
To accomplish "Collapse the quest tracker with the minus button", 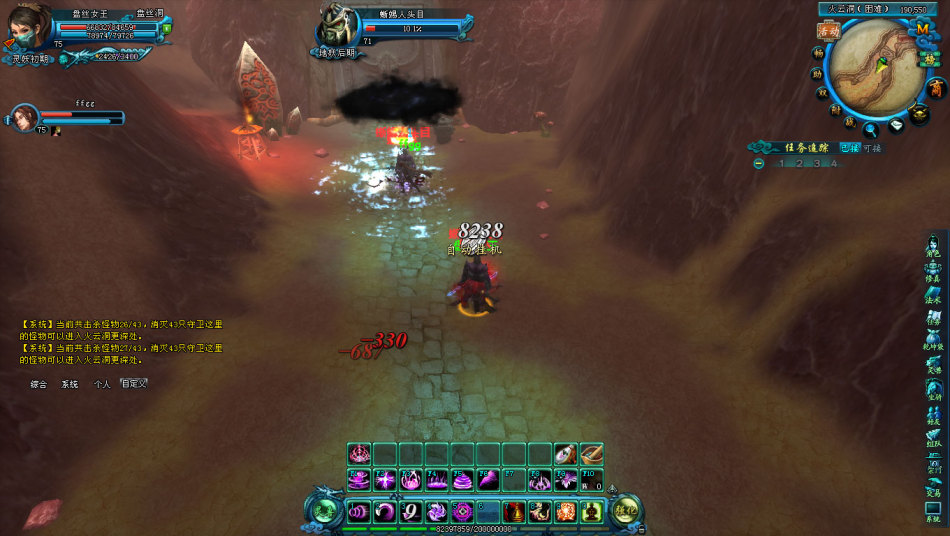I will point(759,163).
